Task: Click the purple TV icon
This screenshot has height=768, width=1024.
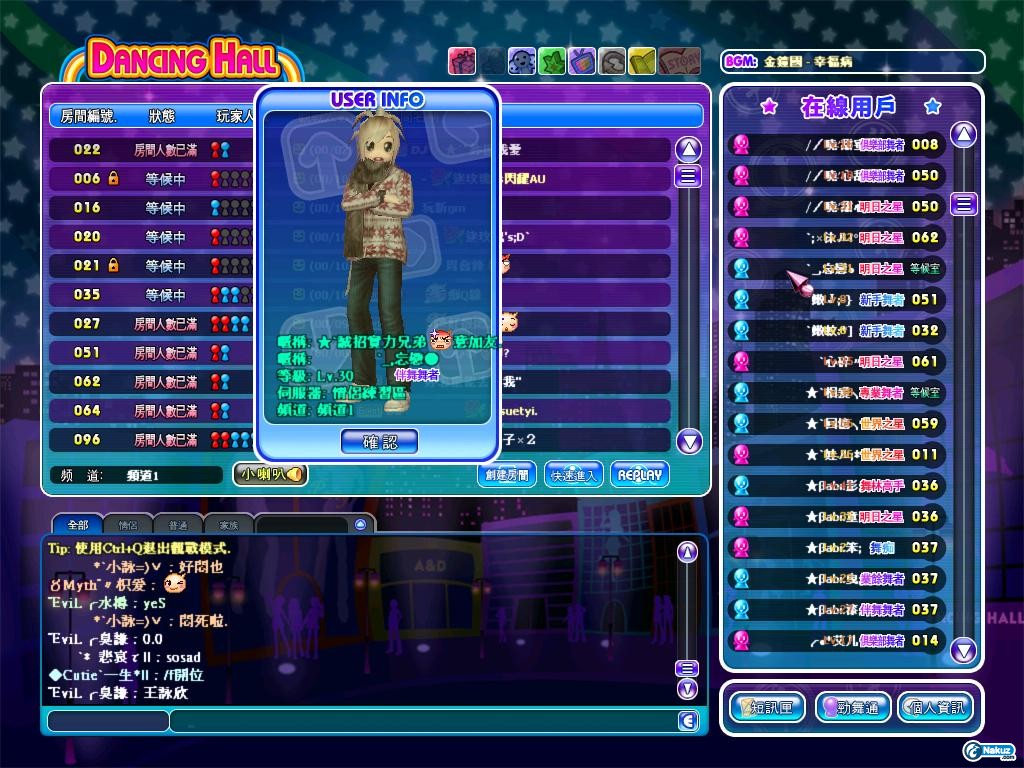Action: [x=581, y=61]
